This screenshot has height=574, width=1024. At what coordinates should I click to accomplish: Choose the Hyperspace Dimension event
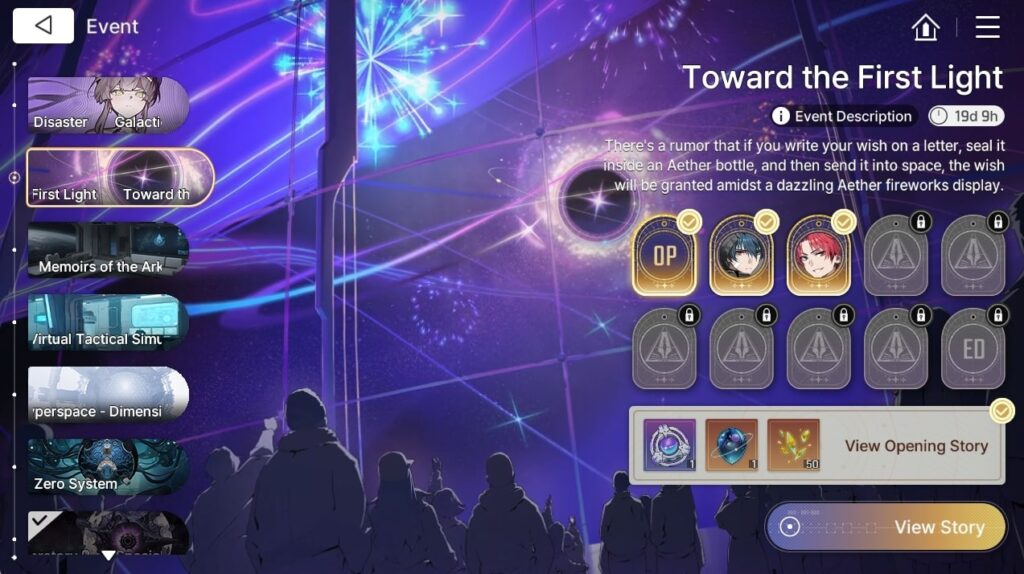(x=108, y=394)
